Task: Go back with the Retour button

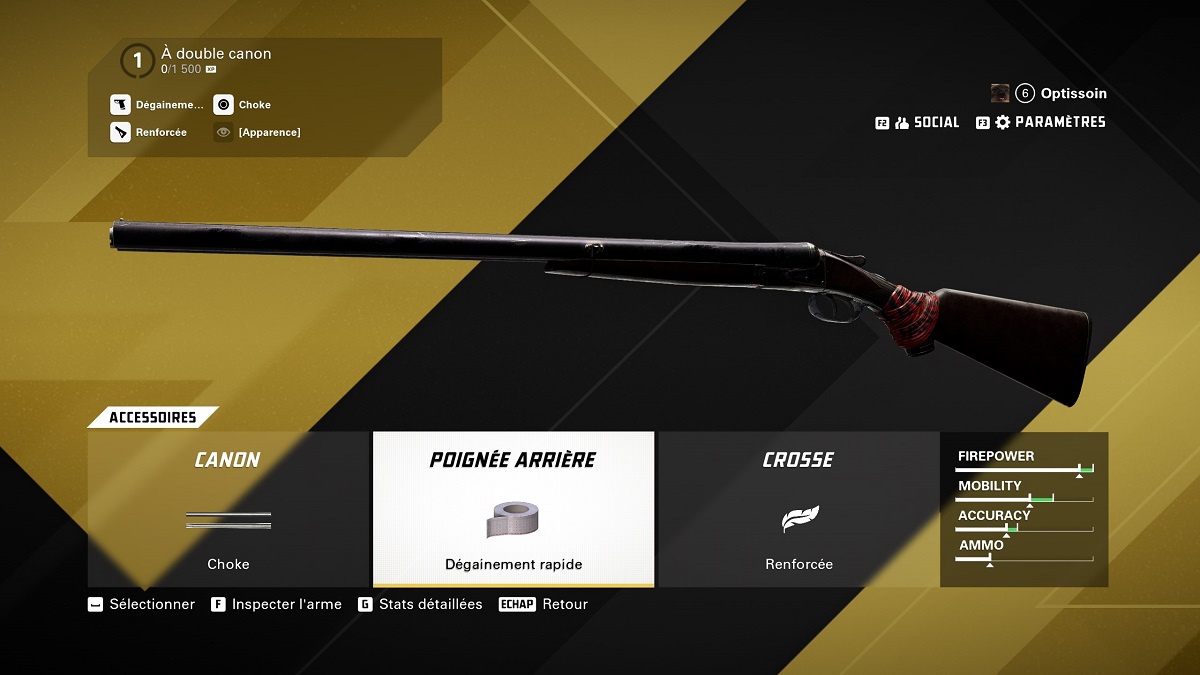Action: click(544, 604)
